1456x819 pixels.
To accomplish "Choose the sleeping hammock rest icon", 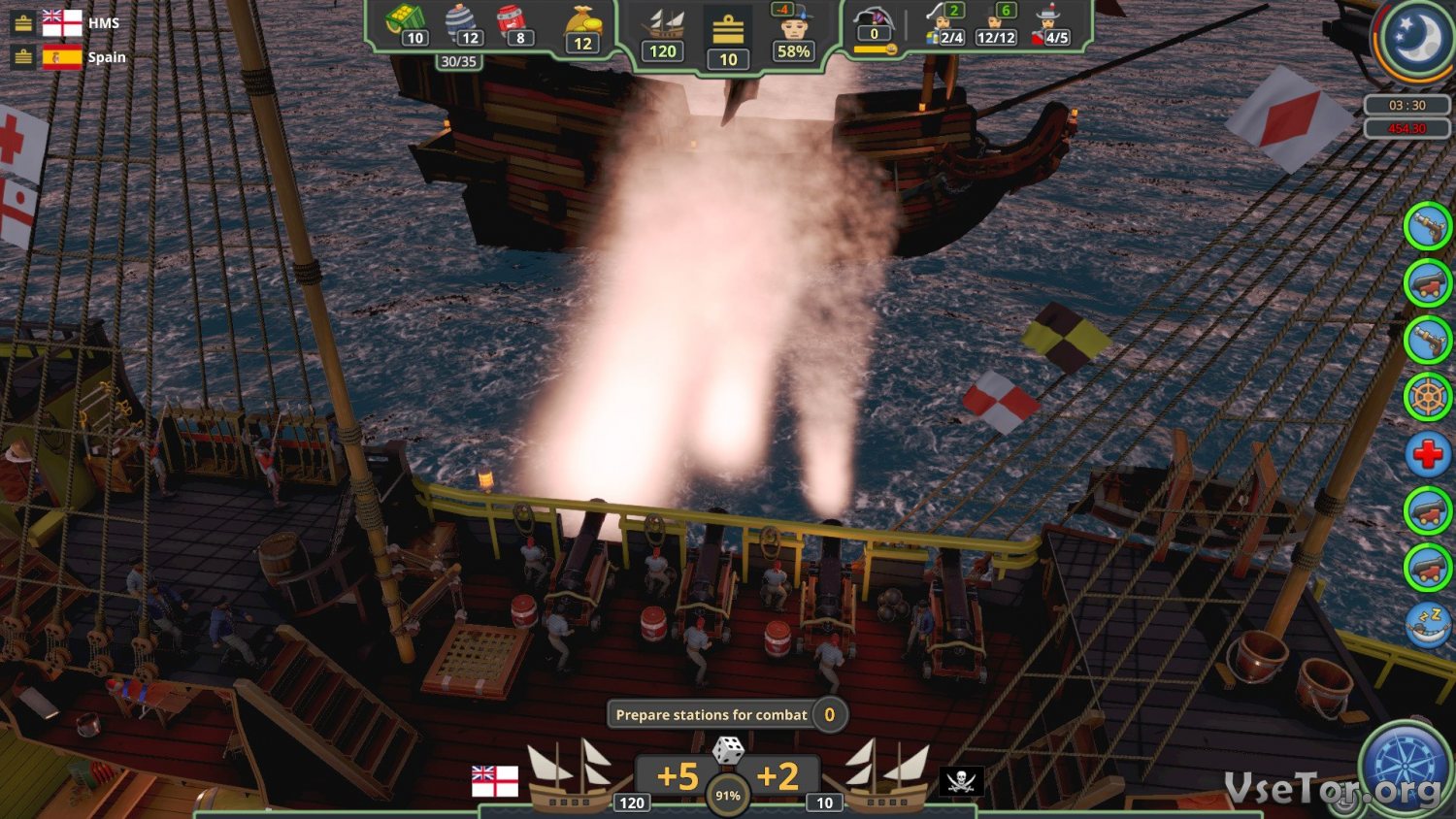I will [x=1428, y=624].
